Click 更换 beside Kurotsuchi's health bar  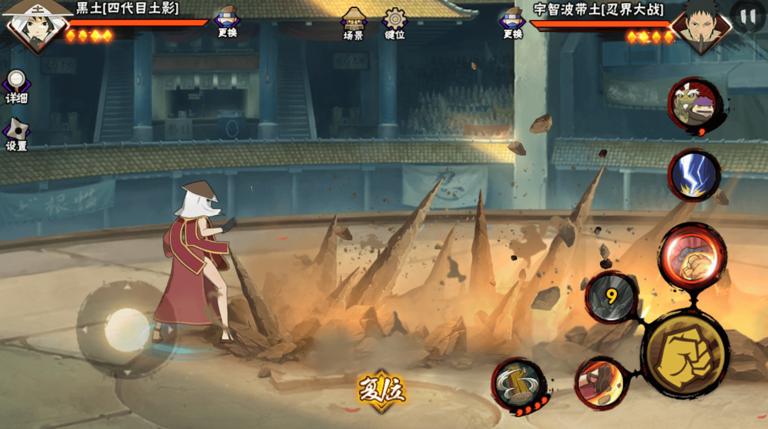click(228, 20)
